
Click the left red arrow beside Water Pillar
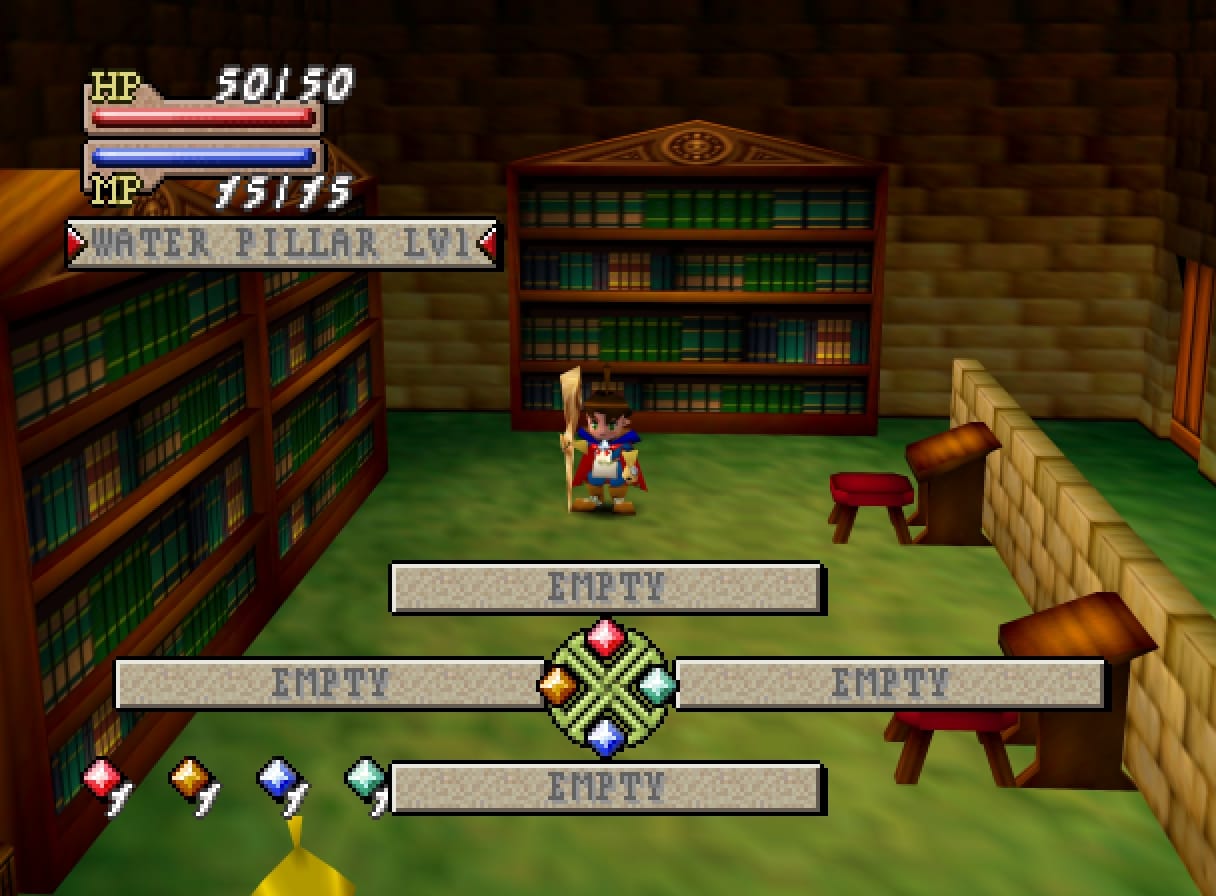(77, 244)
